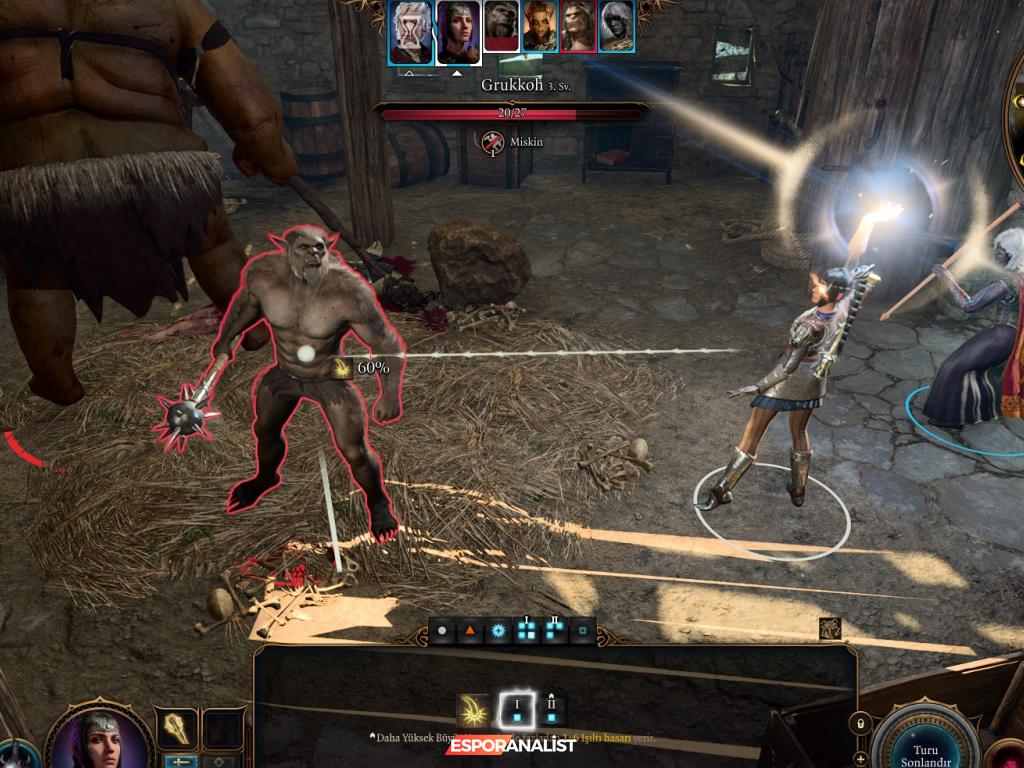The width and height of the screenshot is (1024, 768).
Task: Click the square icon above the hotbar corner
Action: tap(829, 628)
